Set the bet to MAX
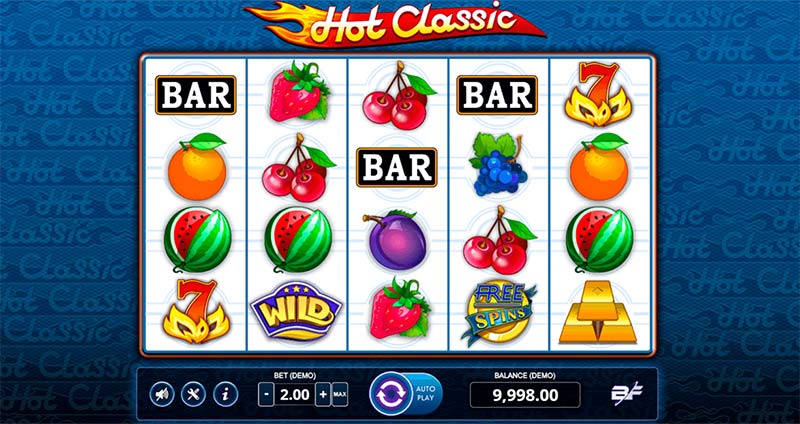 [x=340, y=394]
